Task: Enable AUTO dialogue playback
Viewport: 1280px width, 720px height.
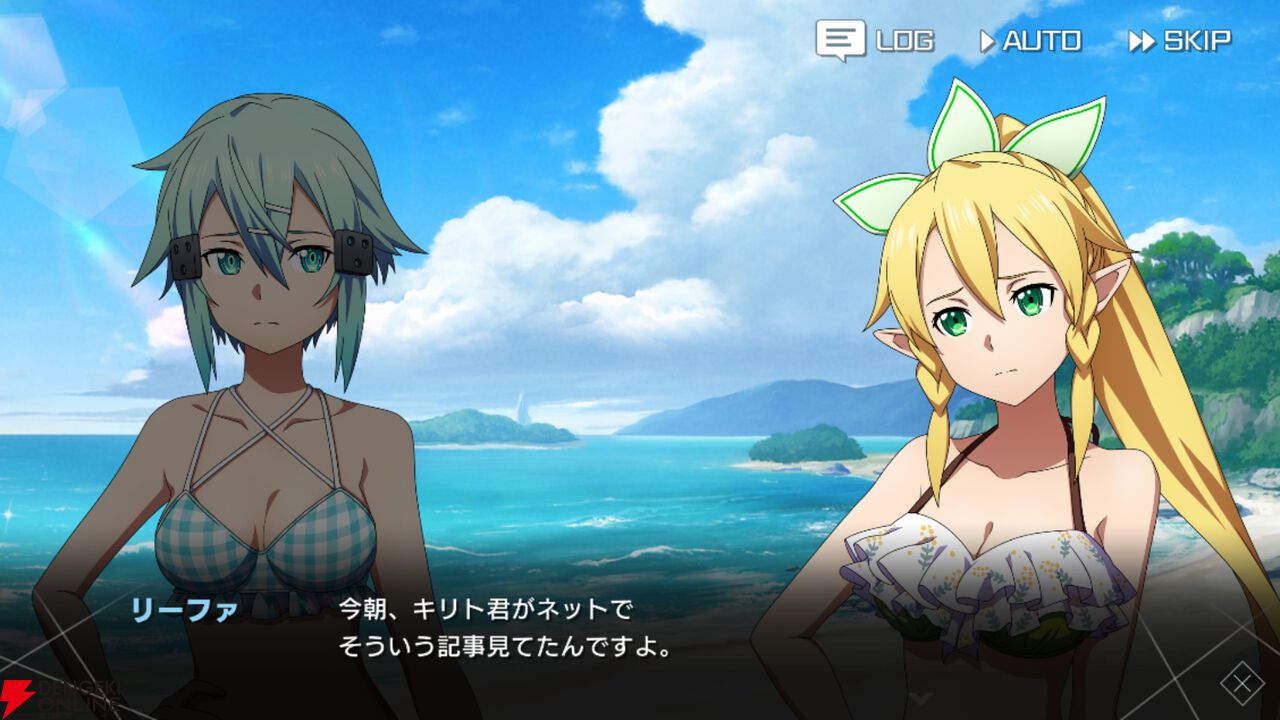Action: [x=1030, y=41]
